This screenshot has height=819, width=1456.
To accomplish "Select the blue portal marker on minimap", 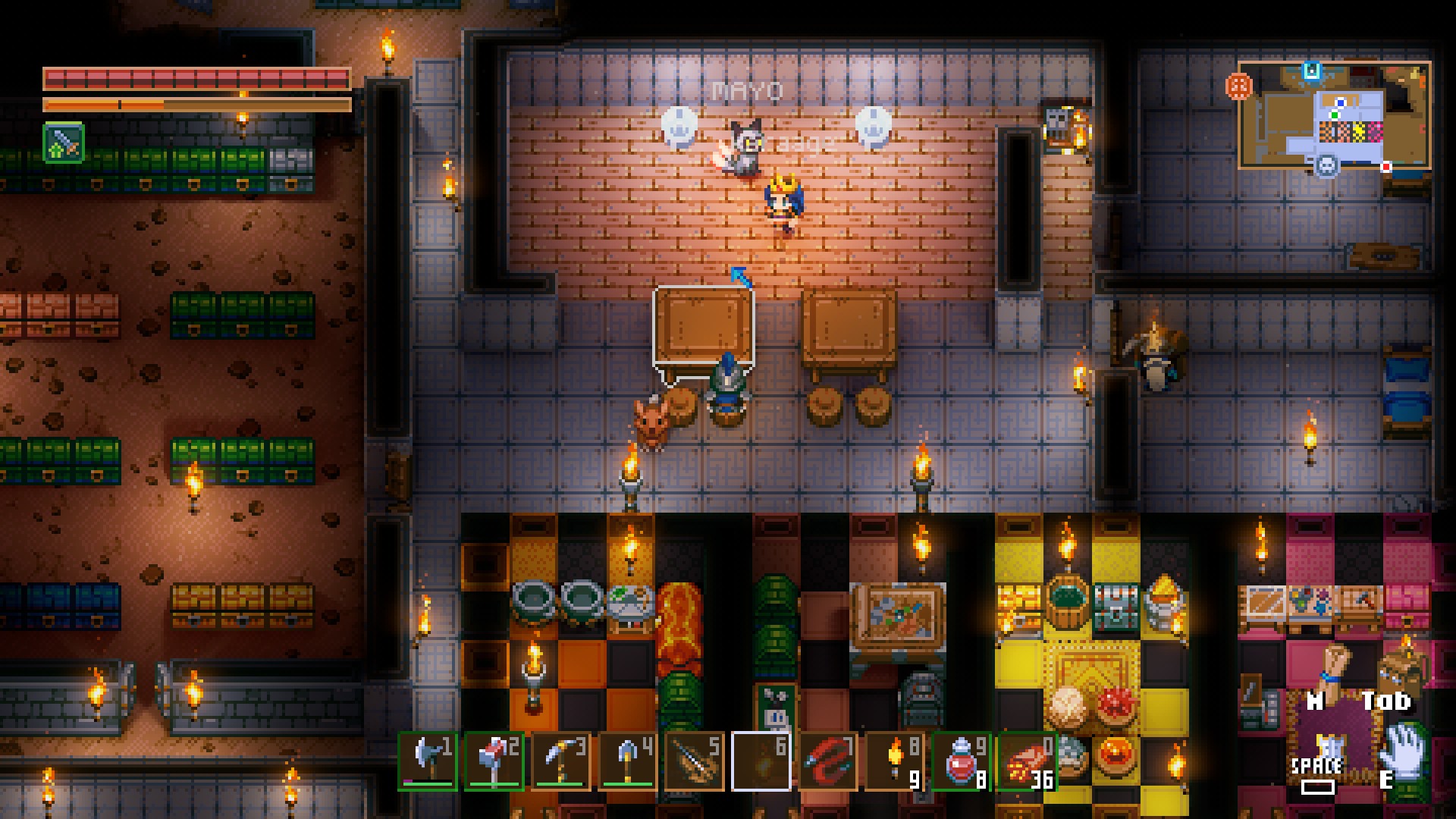I will (1312, 71).
